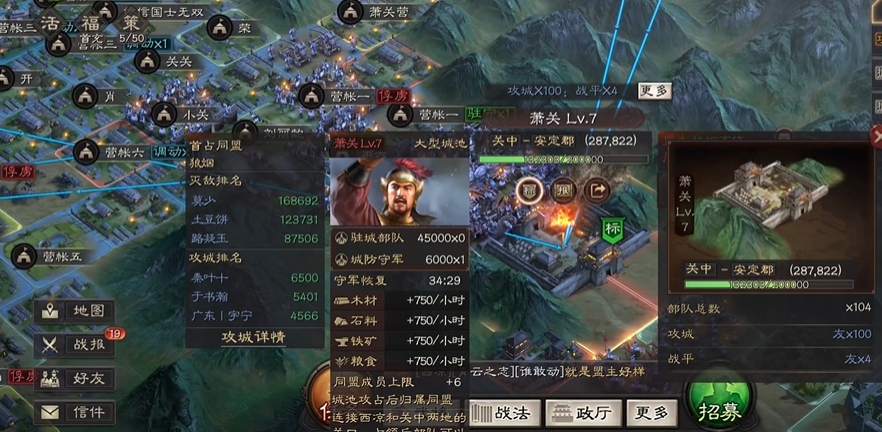882x432 pixels.
Task: Open the 战法 tactics menu
Action: [506, 411]
